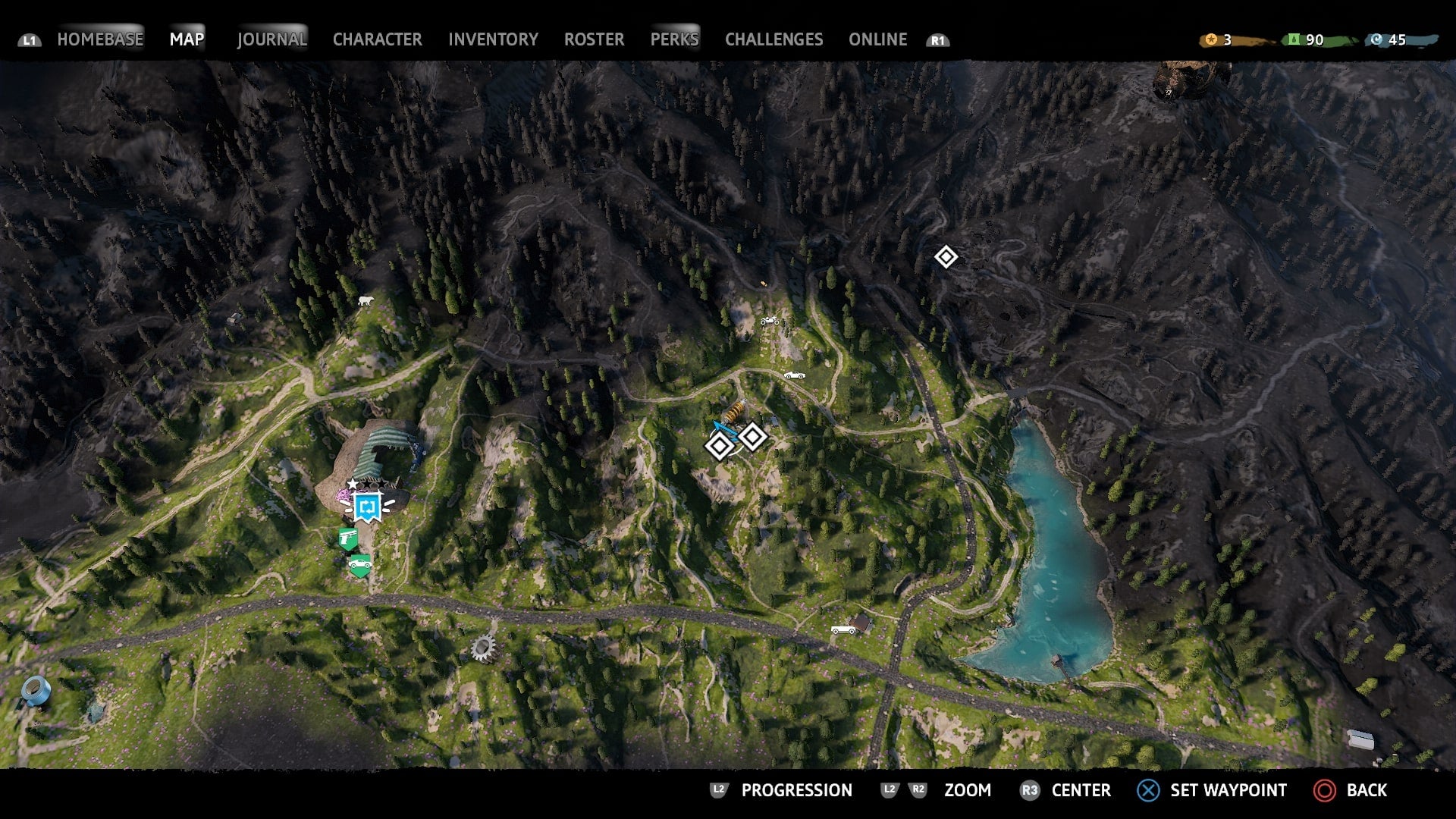Viewport: 1456px width, 819px height.
Task: Open the Online tab
Action: 877,39
